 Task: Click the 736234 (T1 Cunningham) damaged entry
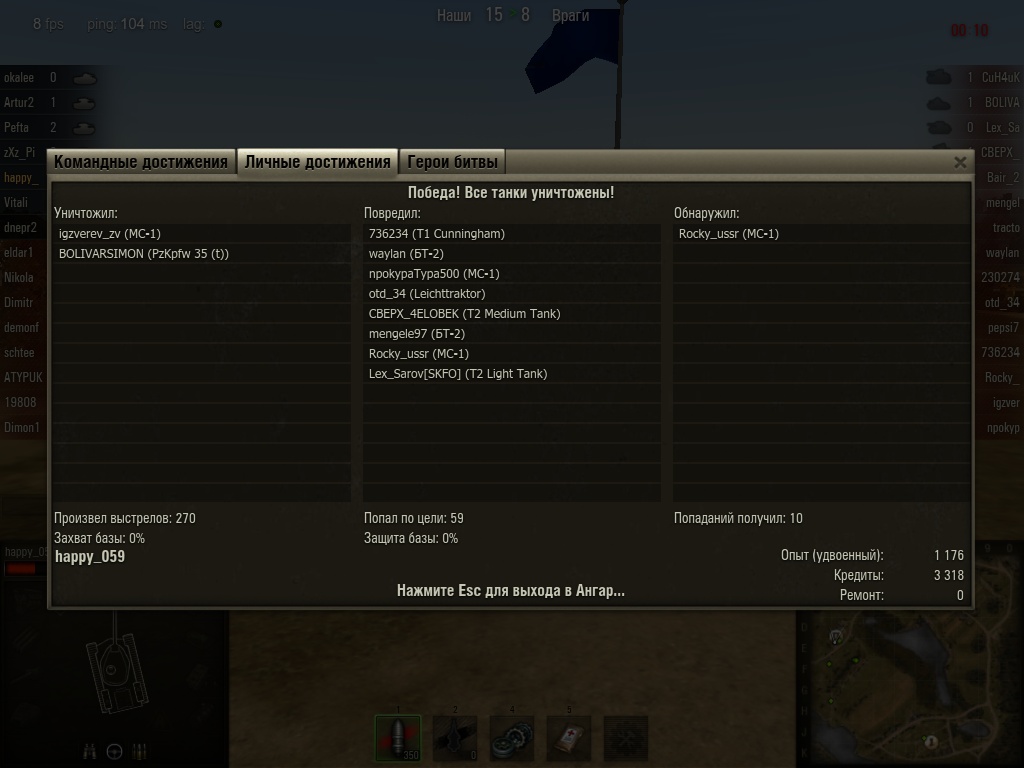click(437, 234)
